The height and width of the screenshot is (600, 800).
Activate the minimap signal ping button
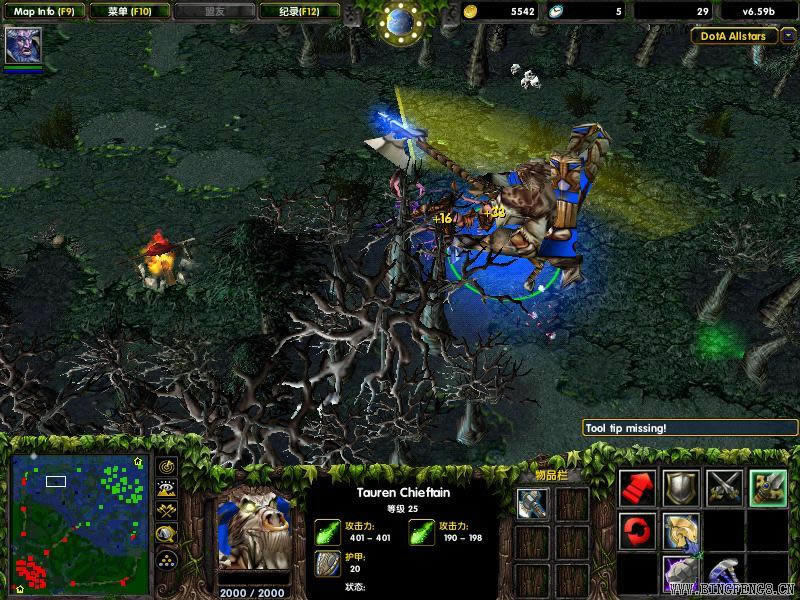point(167,467)
